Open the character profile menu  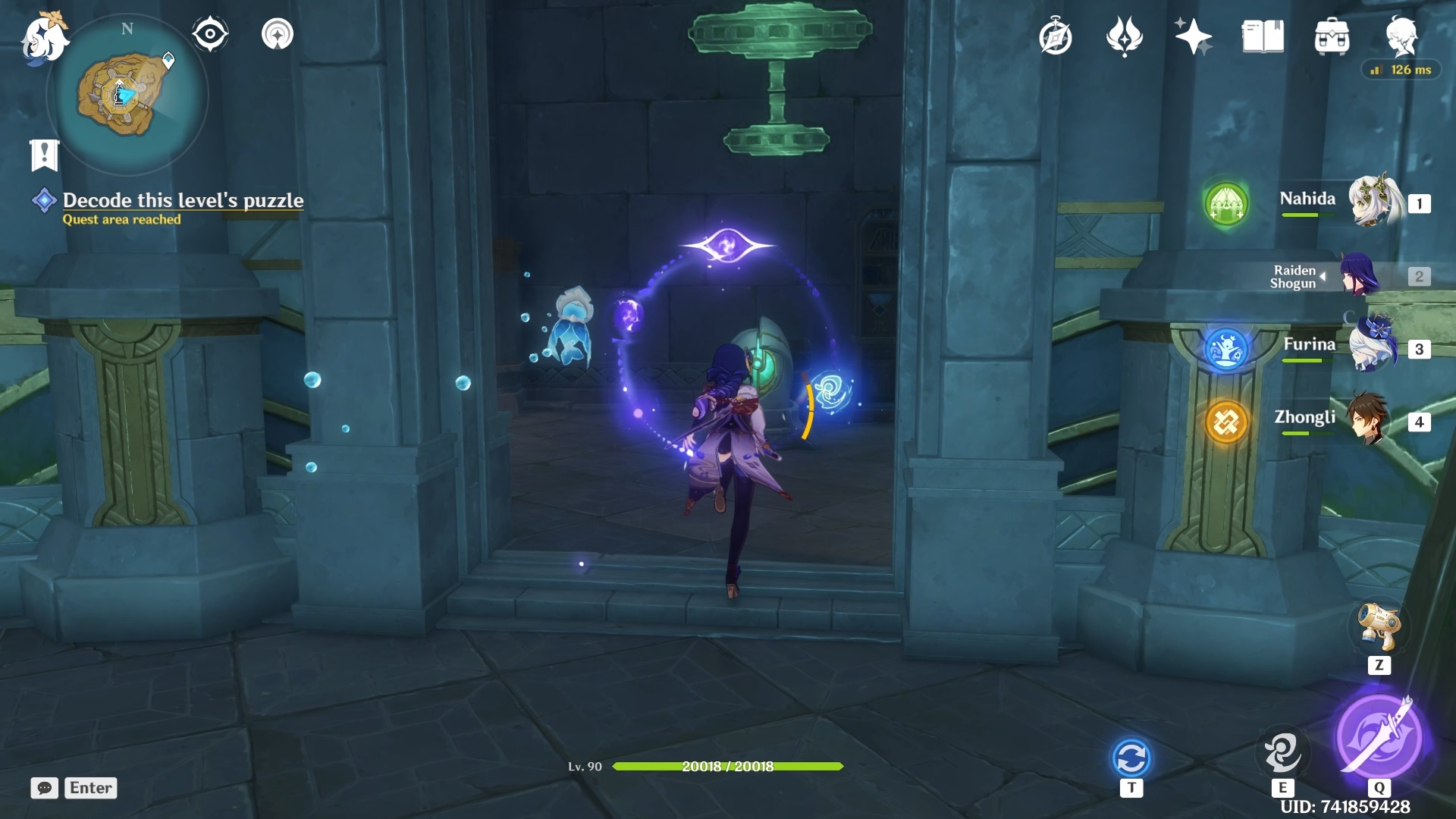[x=1401, y=36]
